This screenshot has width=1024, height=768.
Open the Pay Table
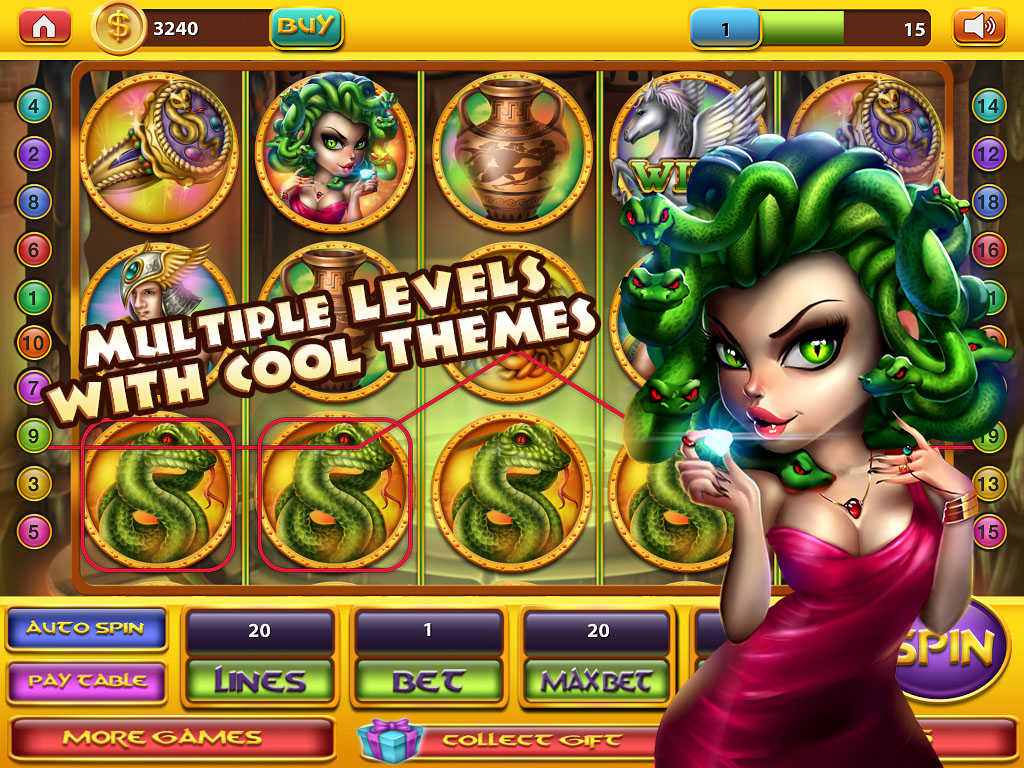[x=86, y=681]
